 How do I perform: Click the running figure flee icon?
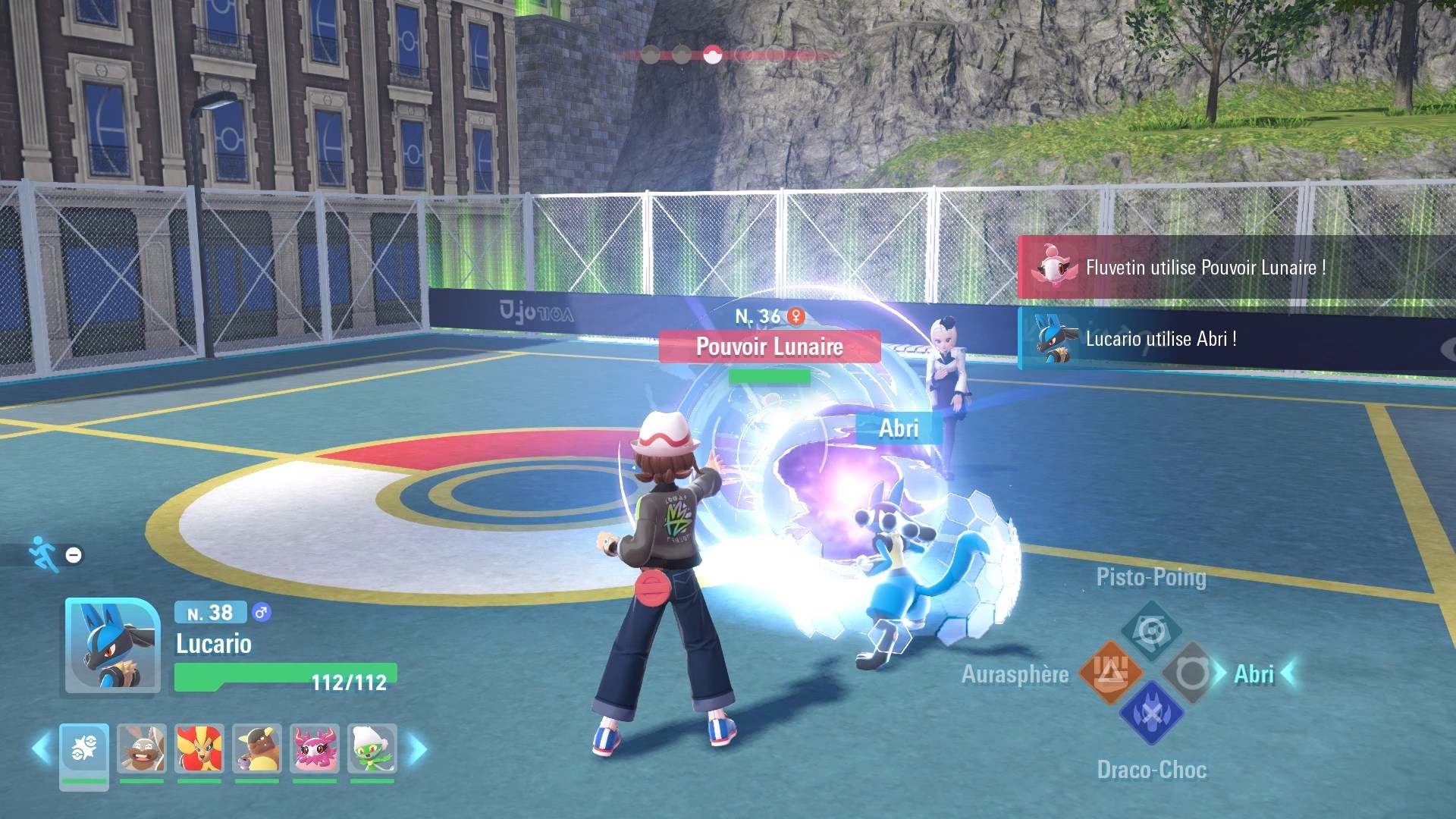coord(42,554)
